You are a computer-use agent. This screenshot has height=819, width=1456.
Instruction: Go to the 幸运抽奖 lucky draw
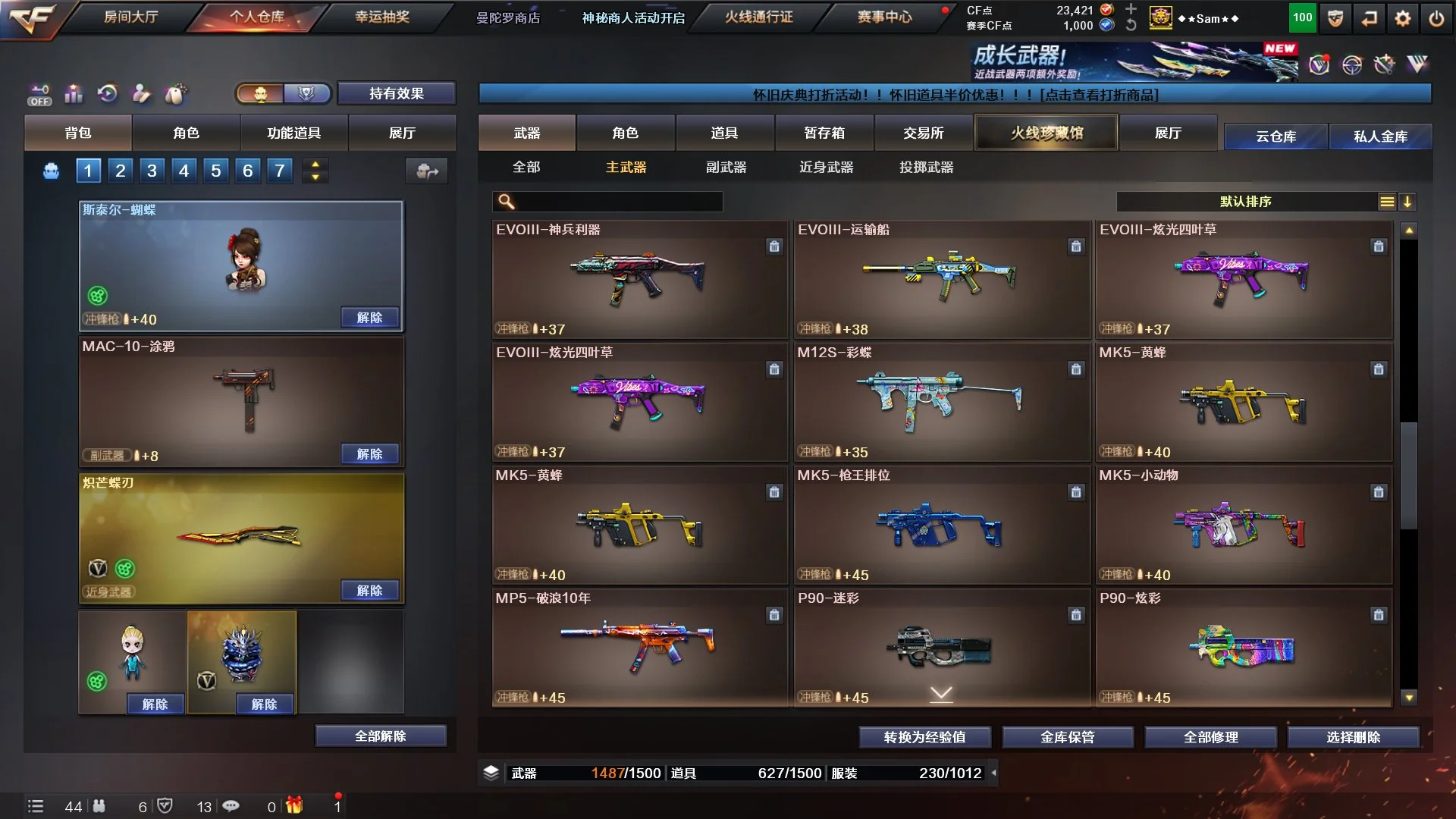coord(382,17)
